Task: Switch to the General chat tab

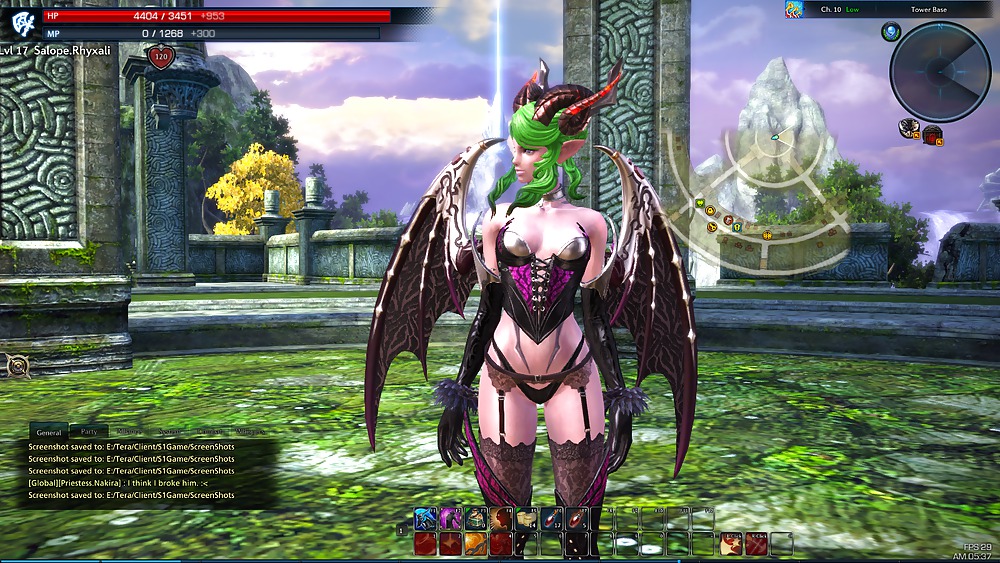Action: pos(49,432)
